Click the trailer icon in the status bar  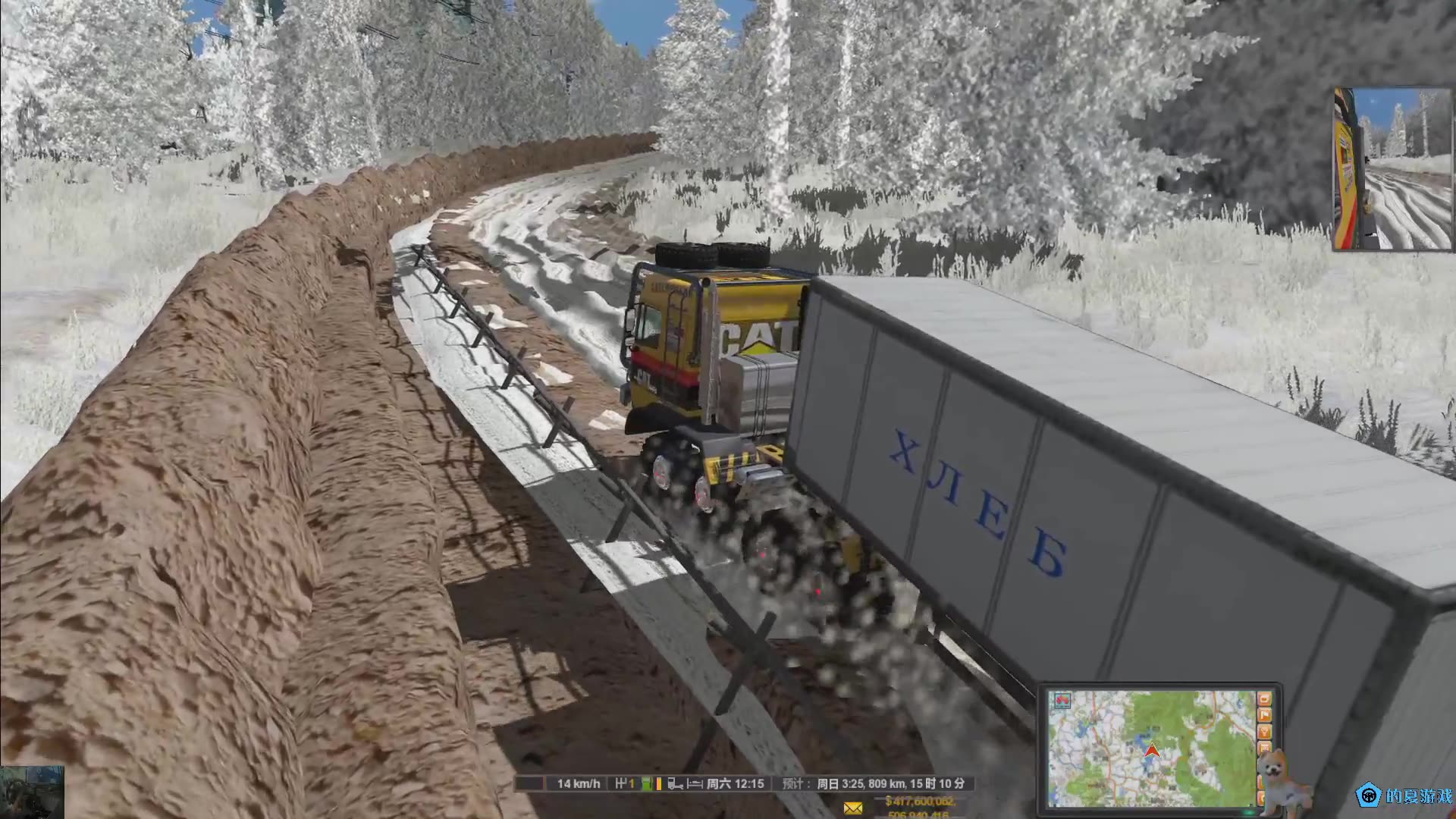tap(675, 783)
